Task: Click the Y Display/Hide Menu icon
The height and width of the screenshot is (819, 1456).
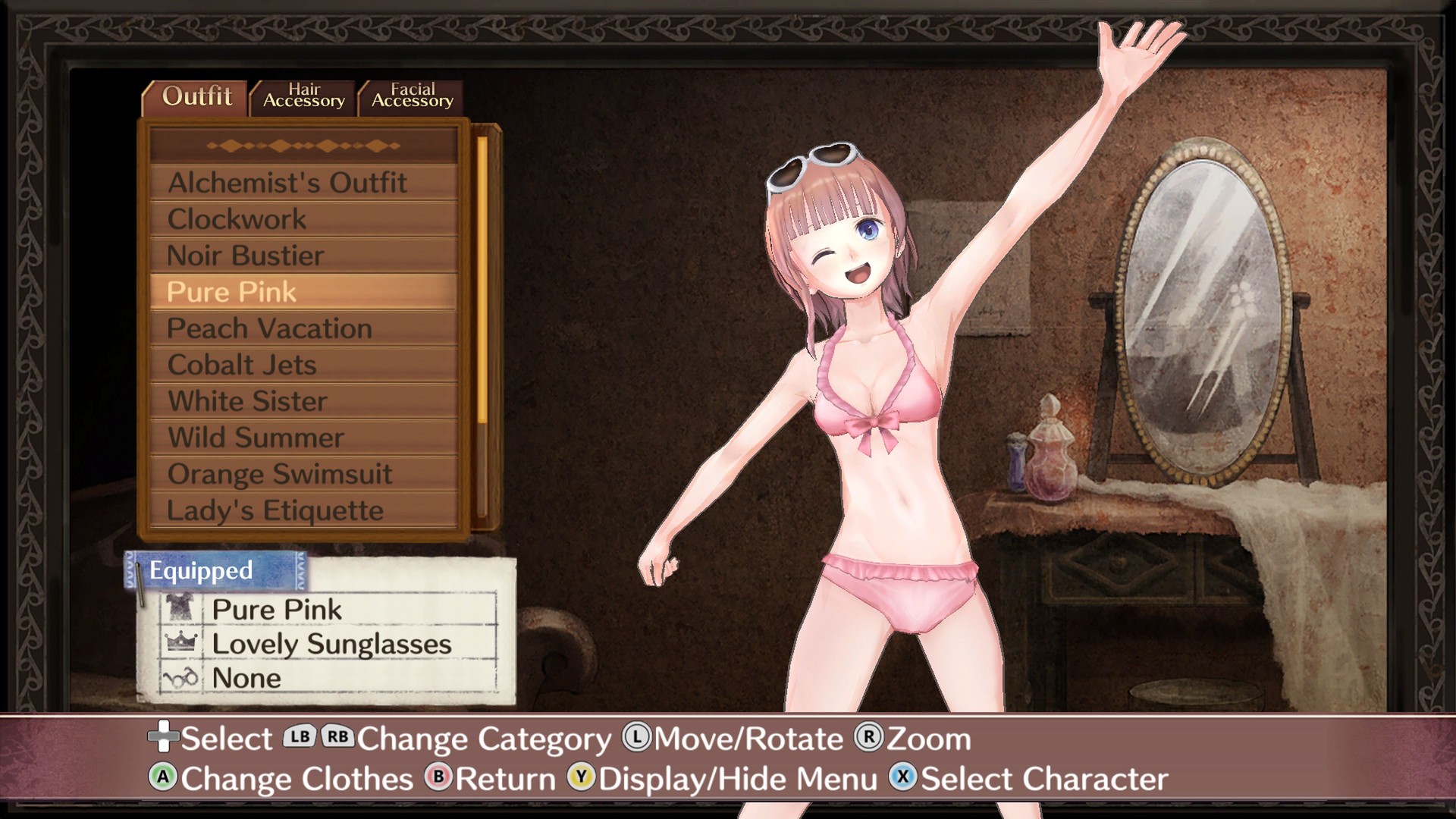Action: [x=582, y=778]
